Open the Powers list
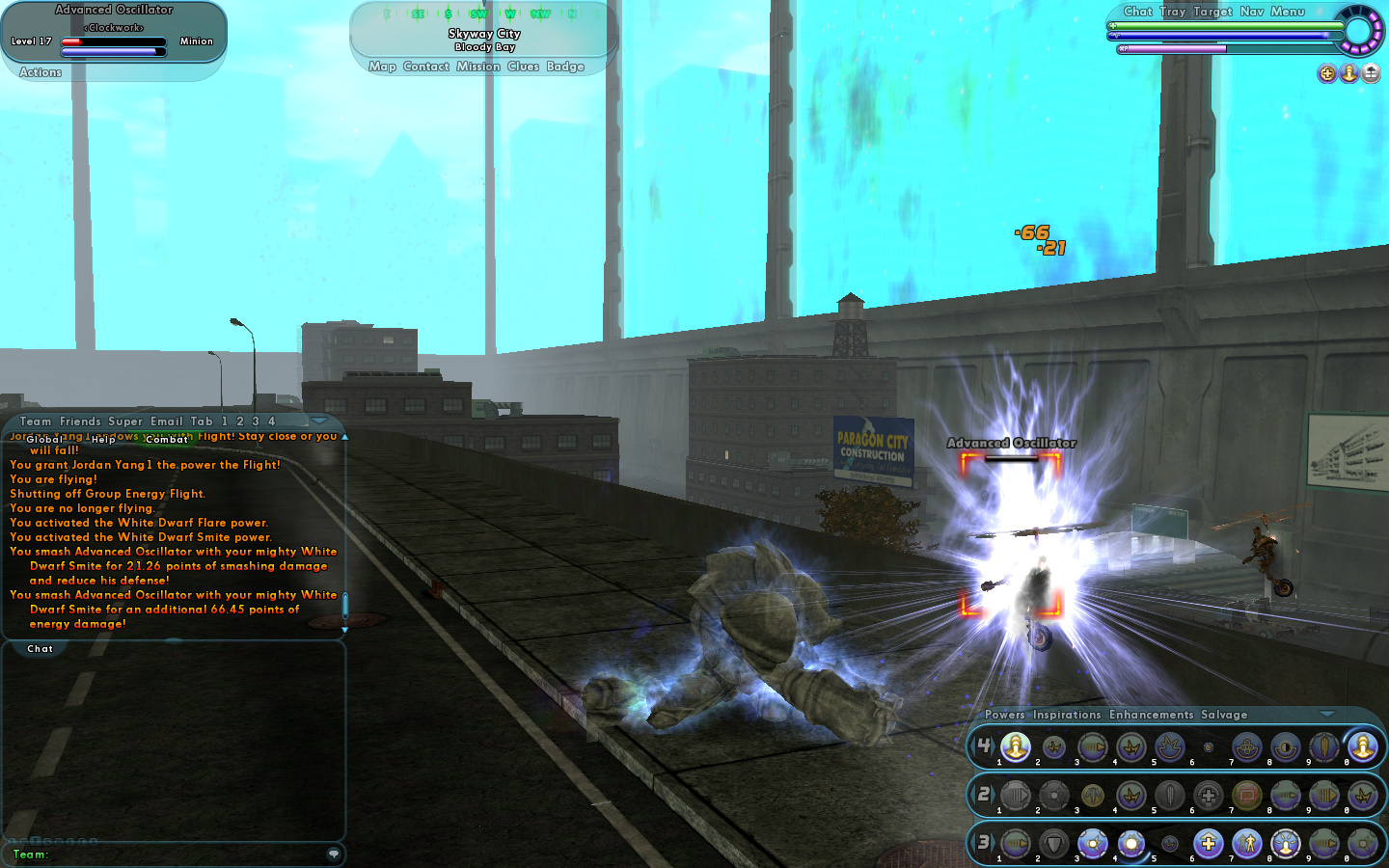This screenshot has height=868, width=1389. [1005, 715]
